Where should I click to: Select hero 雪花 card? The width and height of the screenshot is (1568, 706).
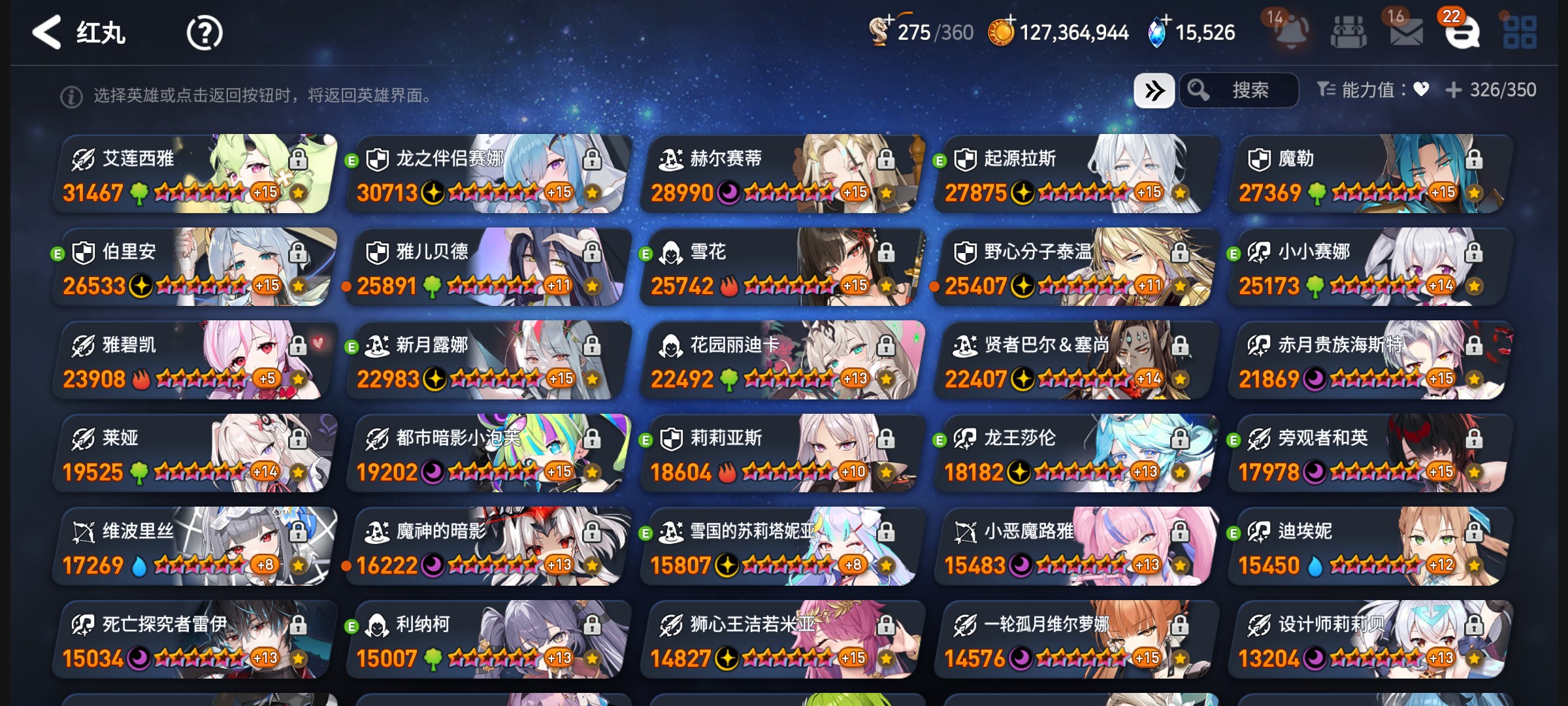click(x=784, y=267)
